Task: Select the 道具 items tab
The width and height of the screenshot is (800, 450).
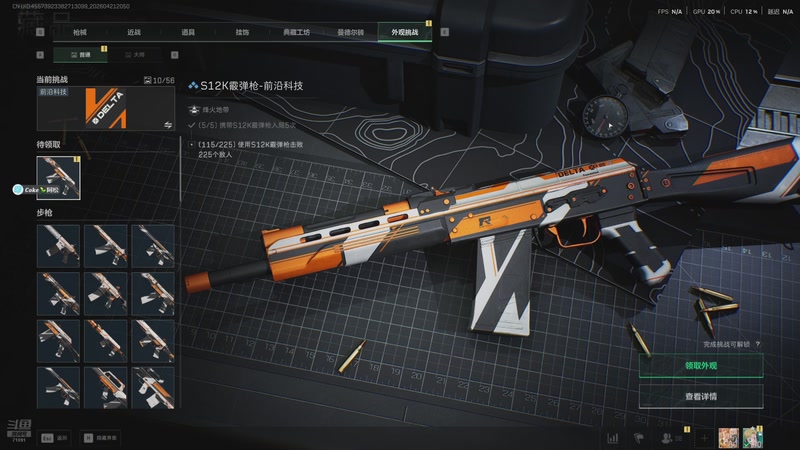Action: click(x=188, y=33)
